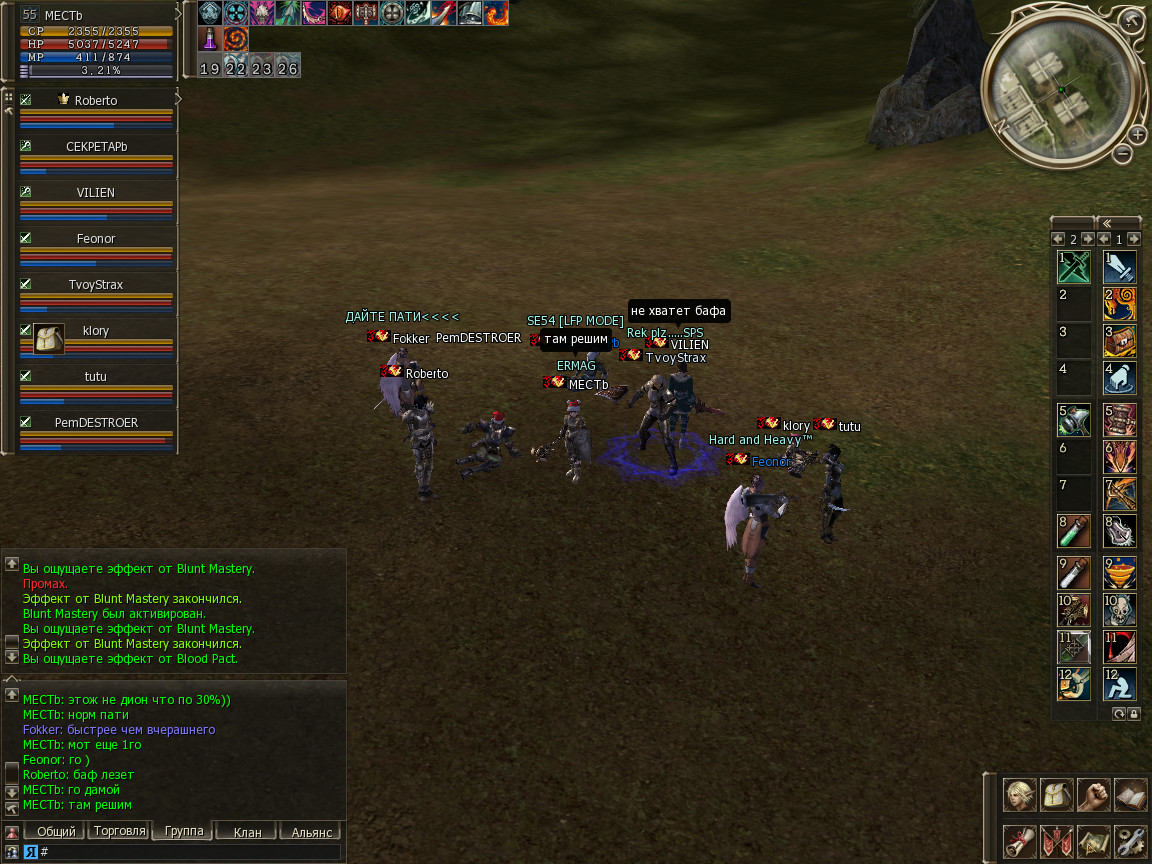Select the Альянс chat tab
Viewport: 1152px width, 864px height.
(311, 832)
